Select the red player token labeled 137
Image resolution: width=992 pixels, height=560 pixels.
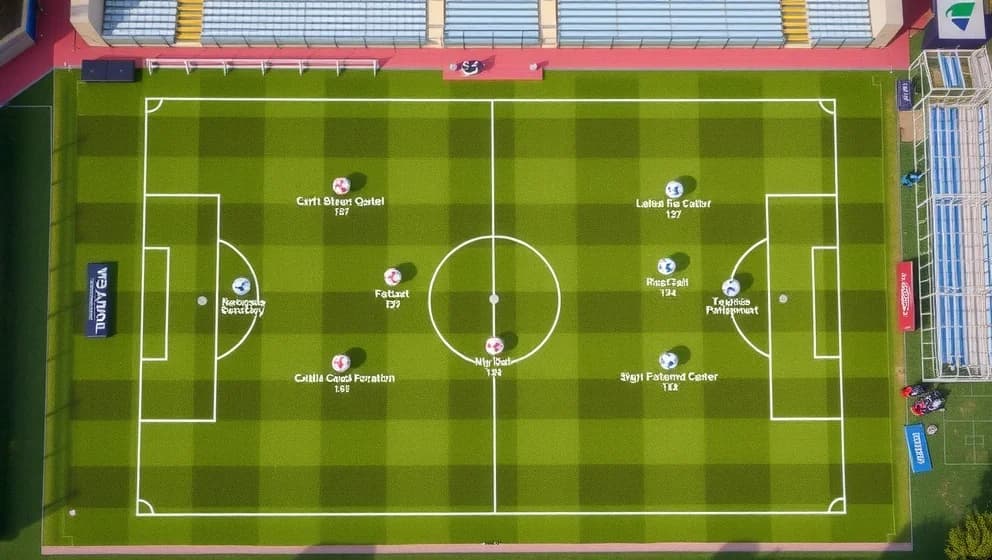tap(392, 276)
